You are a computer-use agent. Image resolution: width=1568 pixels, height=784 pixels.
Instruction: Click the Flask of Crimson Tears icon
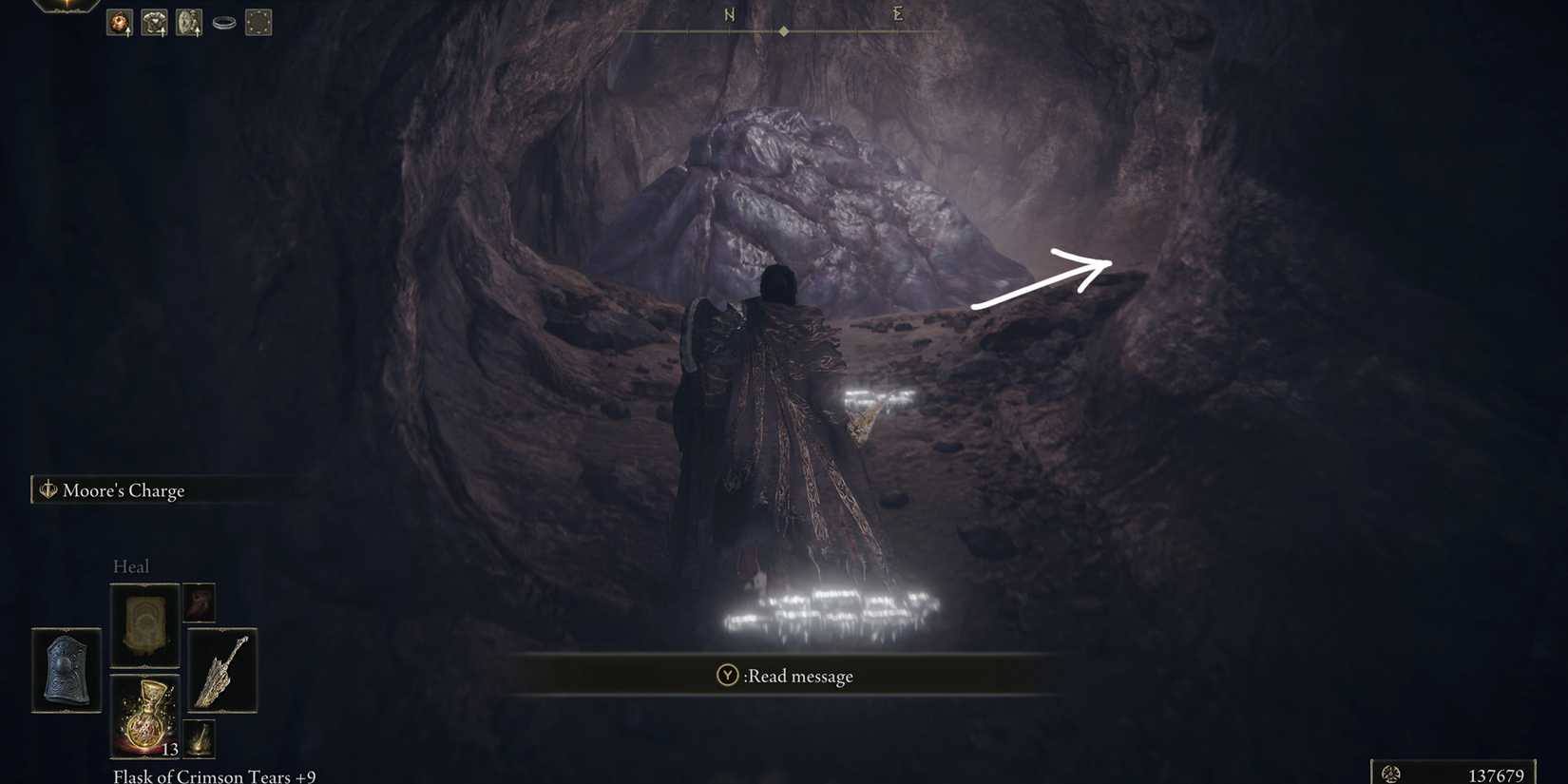coord(144,716)
